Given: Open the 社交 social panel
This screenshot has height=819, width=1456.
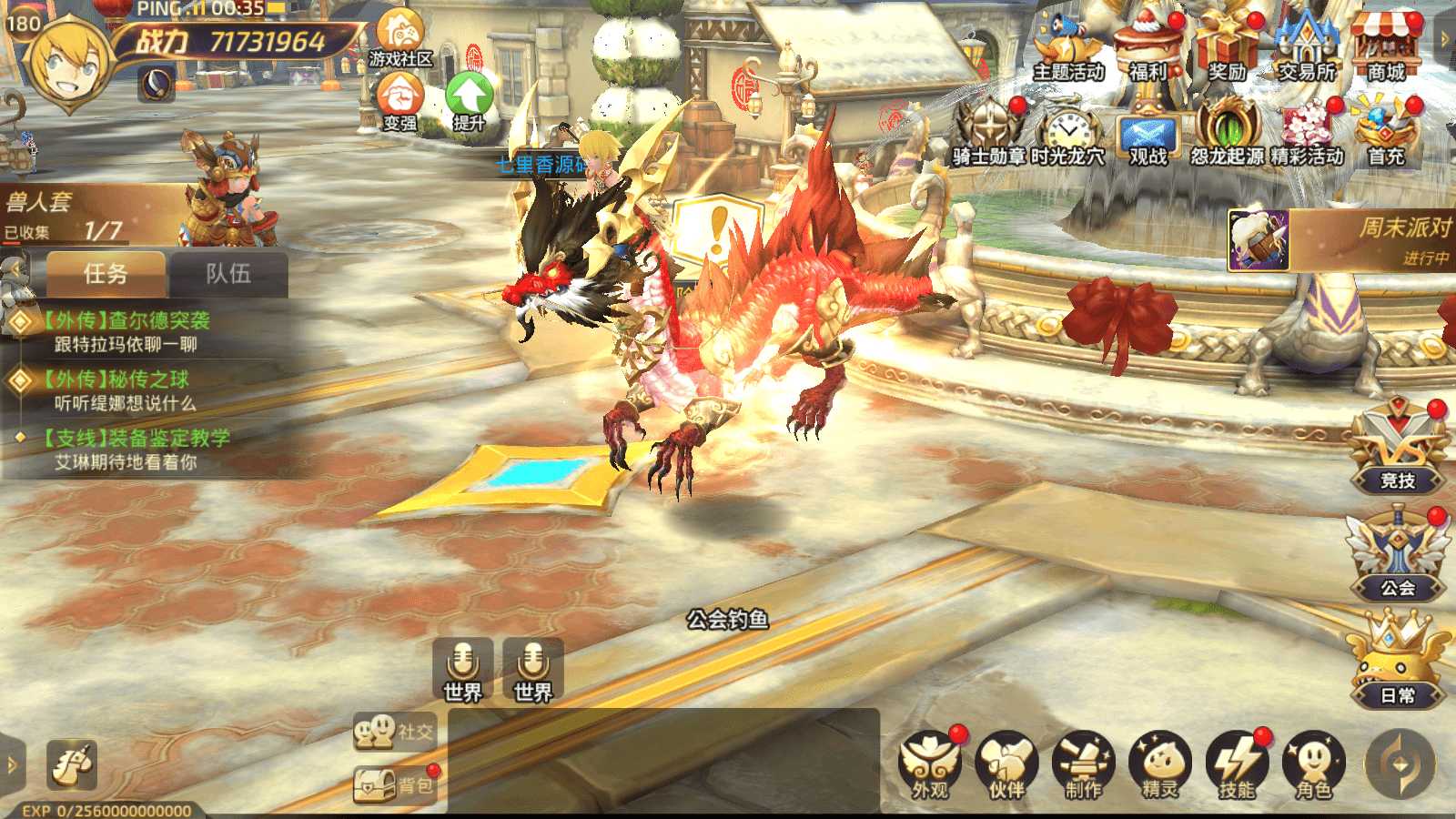Looking at the screenshot, I should (395, 731).
